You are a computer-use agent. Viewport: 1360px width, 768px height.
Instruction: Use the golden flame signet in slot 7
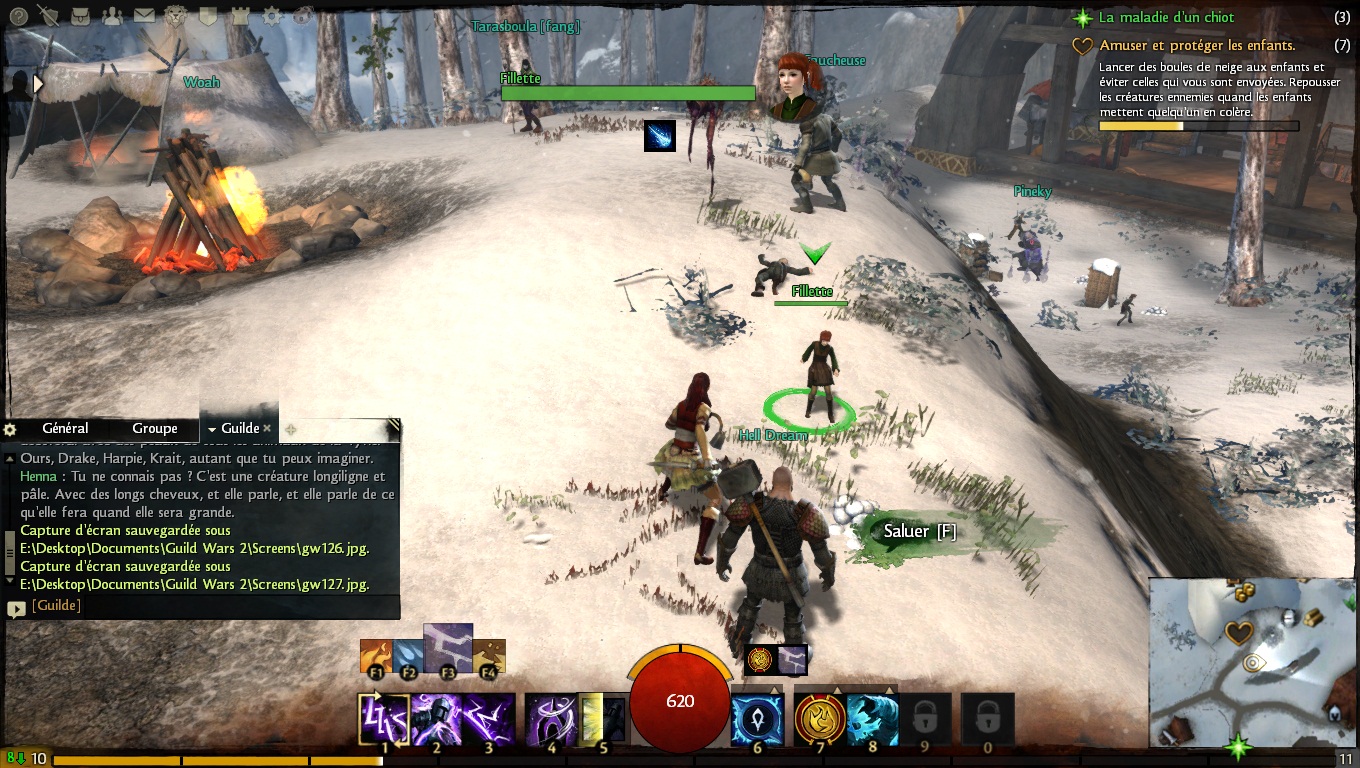coord(819,719)
